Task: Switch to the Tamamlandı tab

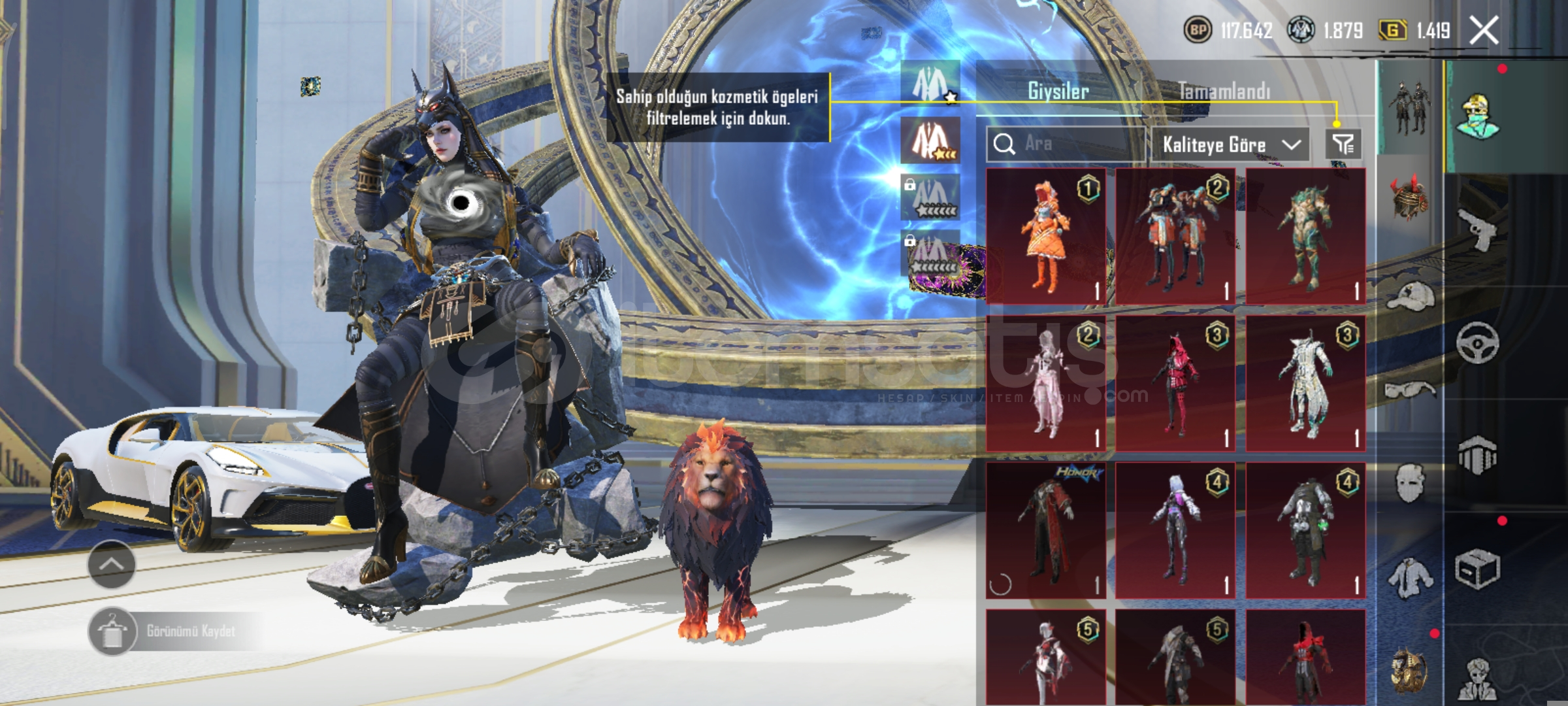Action: tap(1224, 92)
